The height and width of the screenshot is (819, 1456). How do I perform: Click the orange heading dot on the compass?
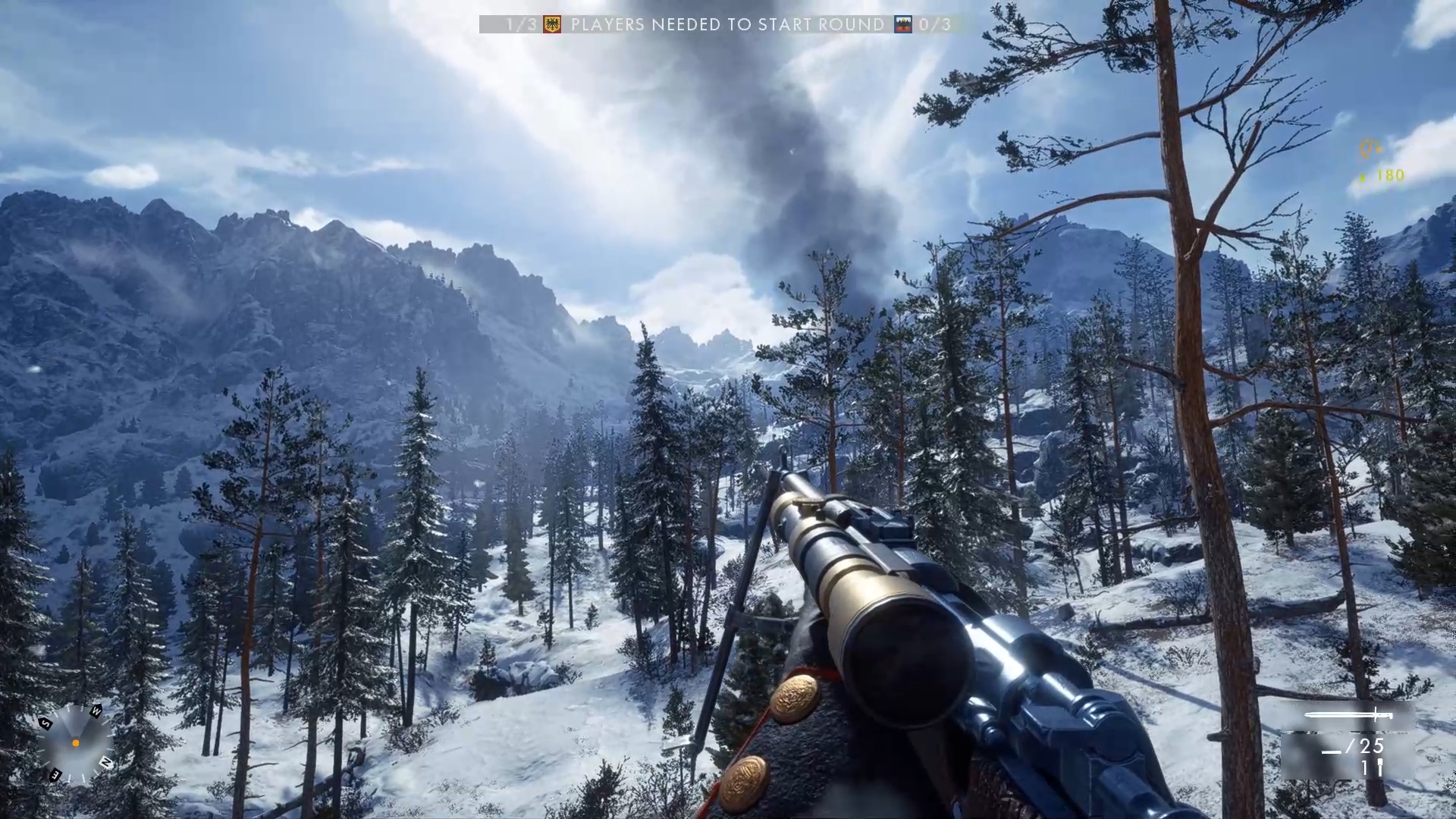pyautogui.click(x=76, y=743)
